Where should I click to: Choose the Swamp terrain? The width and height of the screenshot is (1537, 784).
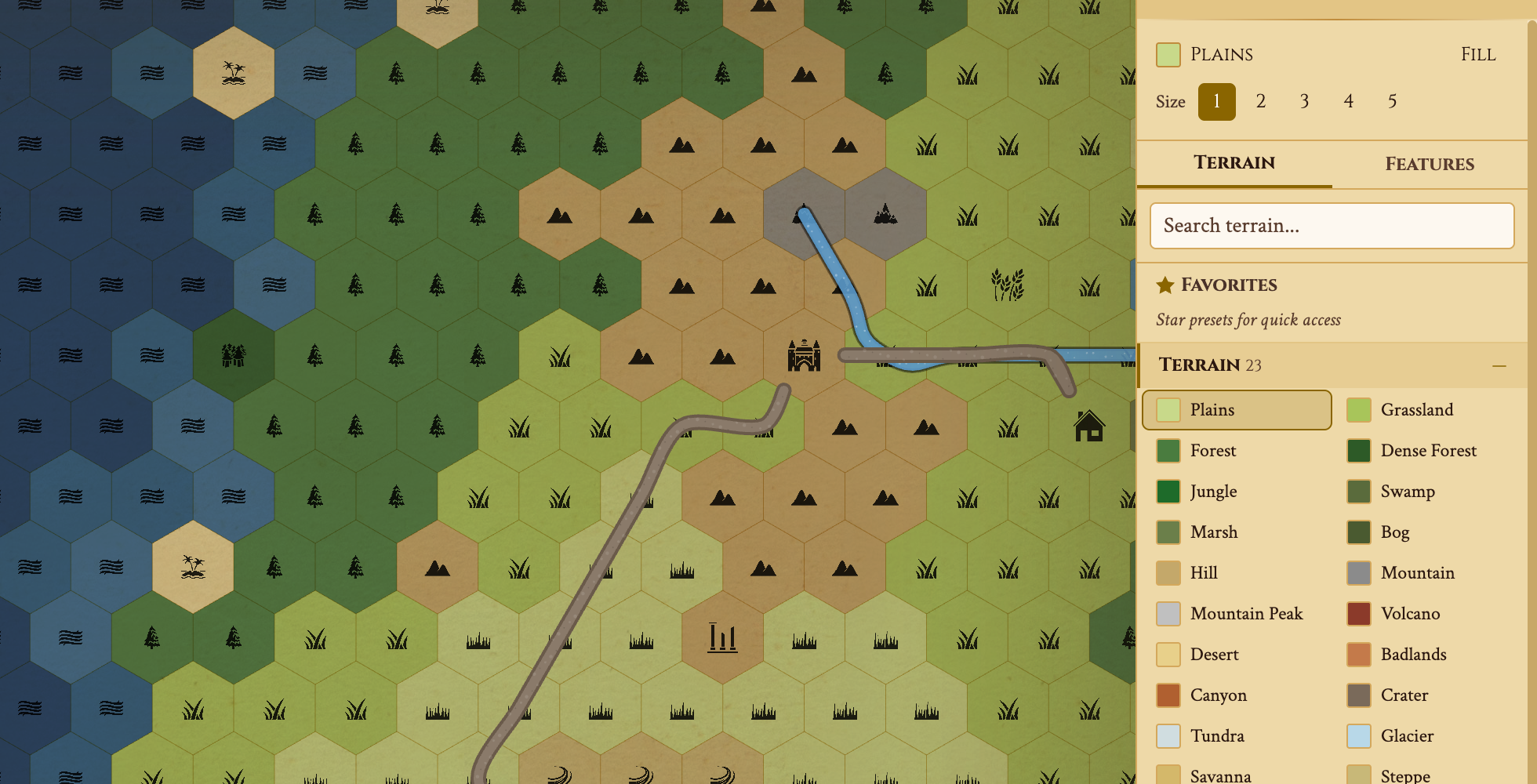(x=1408, y=492)
